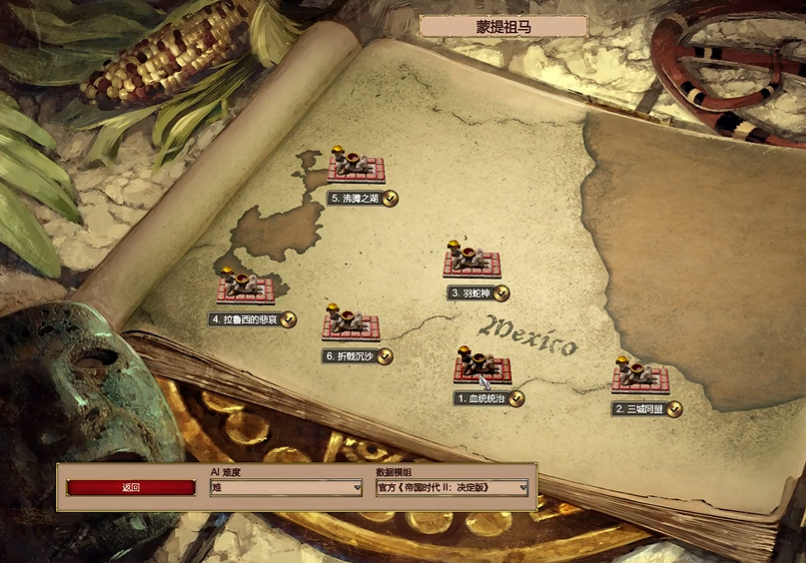Click the red 返回 back button
The image size is (806, 563).
131,488
